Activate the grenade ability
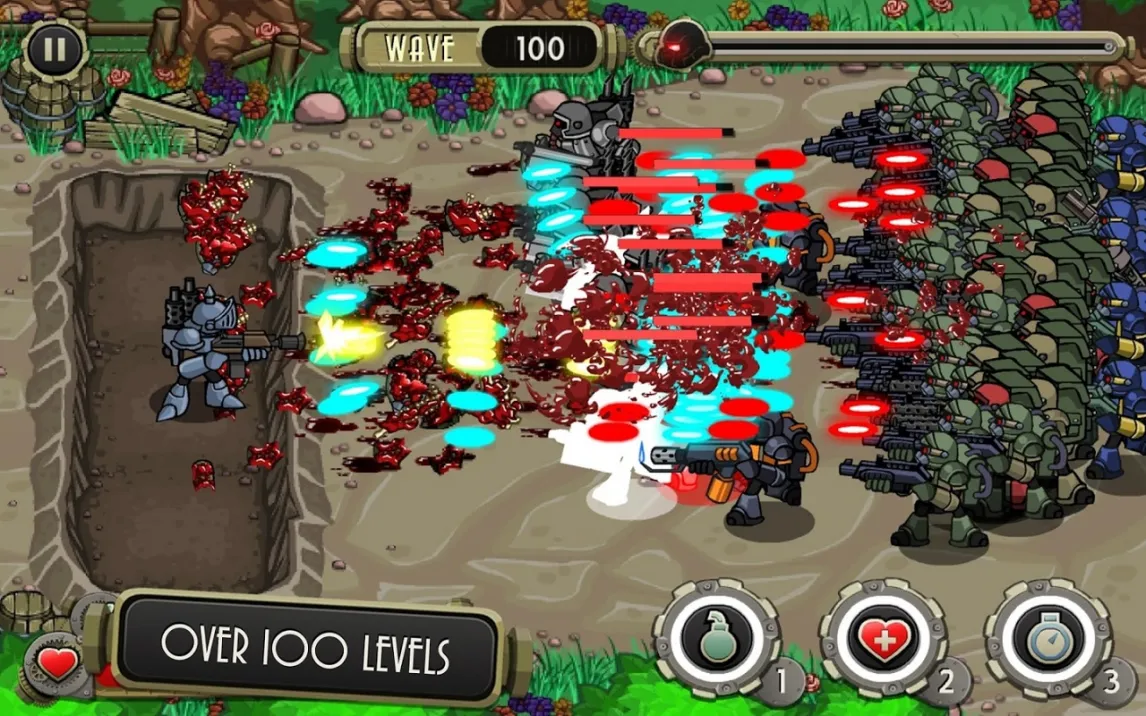The width and height of the screenshot is (1146, 716). [716, 637]
